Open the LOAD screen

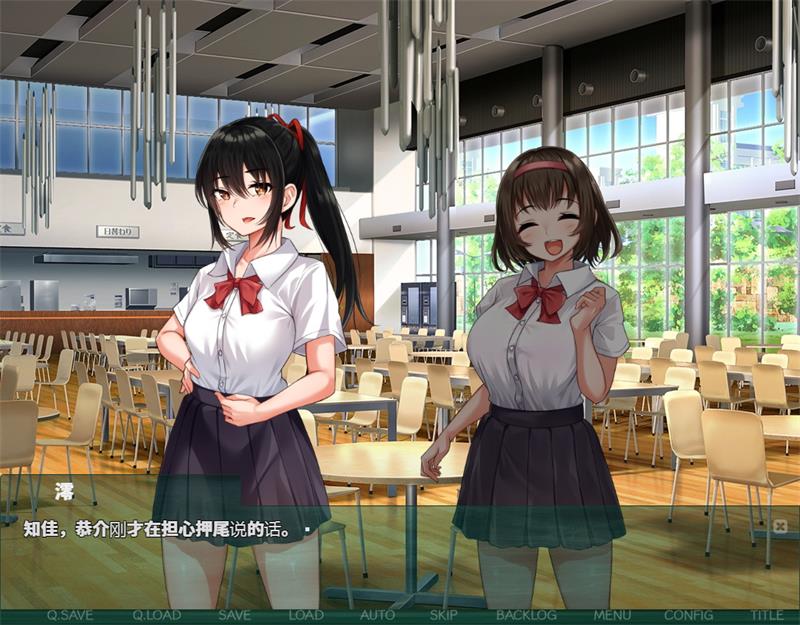pos(306,615)
